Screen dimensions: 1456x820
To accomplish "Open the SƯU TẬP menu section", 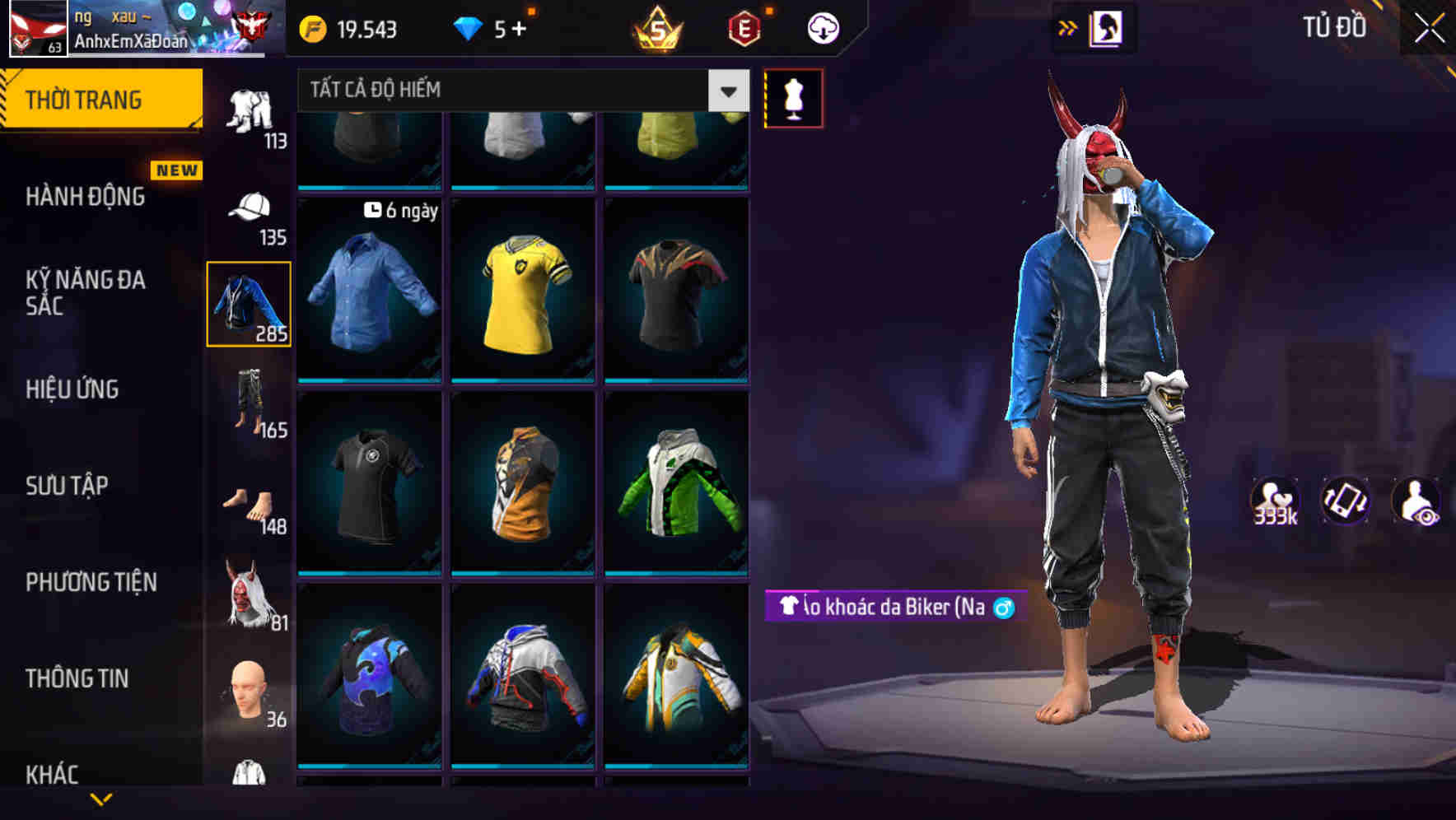I will 66,486.
